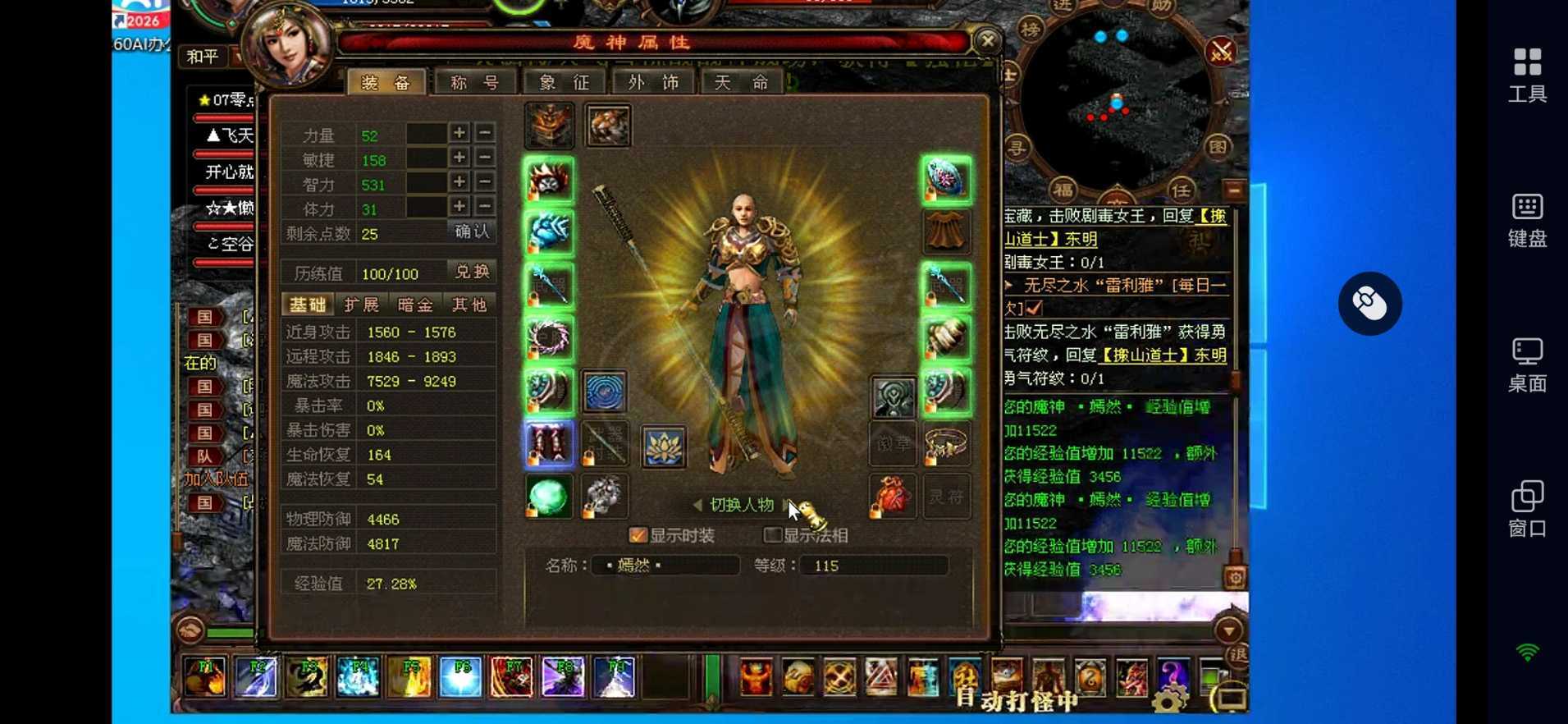Viewport: 1568px width, 724px height.
Task: Uncheck the 显示时装 checkbox
Action: [638, 534]
